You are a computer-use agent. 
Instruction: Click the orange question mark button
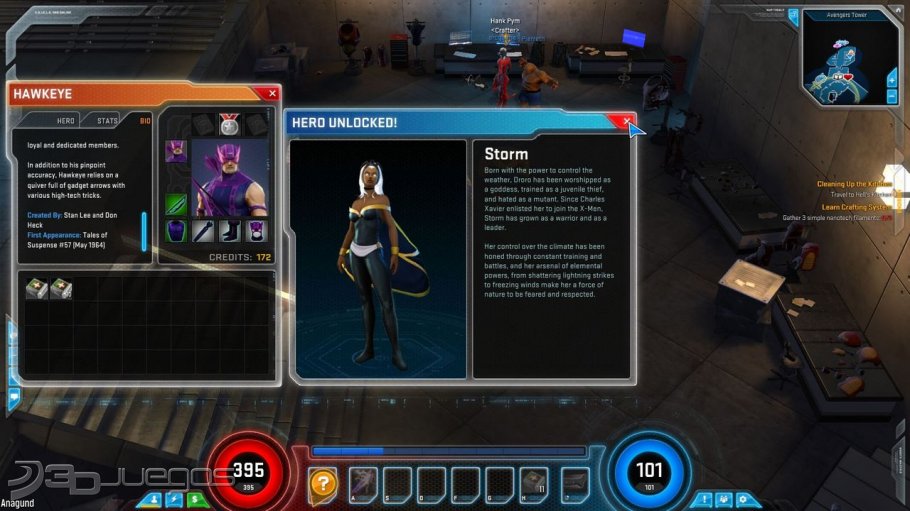[322, 483]
